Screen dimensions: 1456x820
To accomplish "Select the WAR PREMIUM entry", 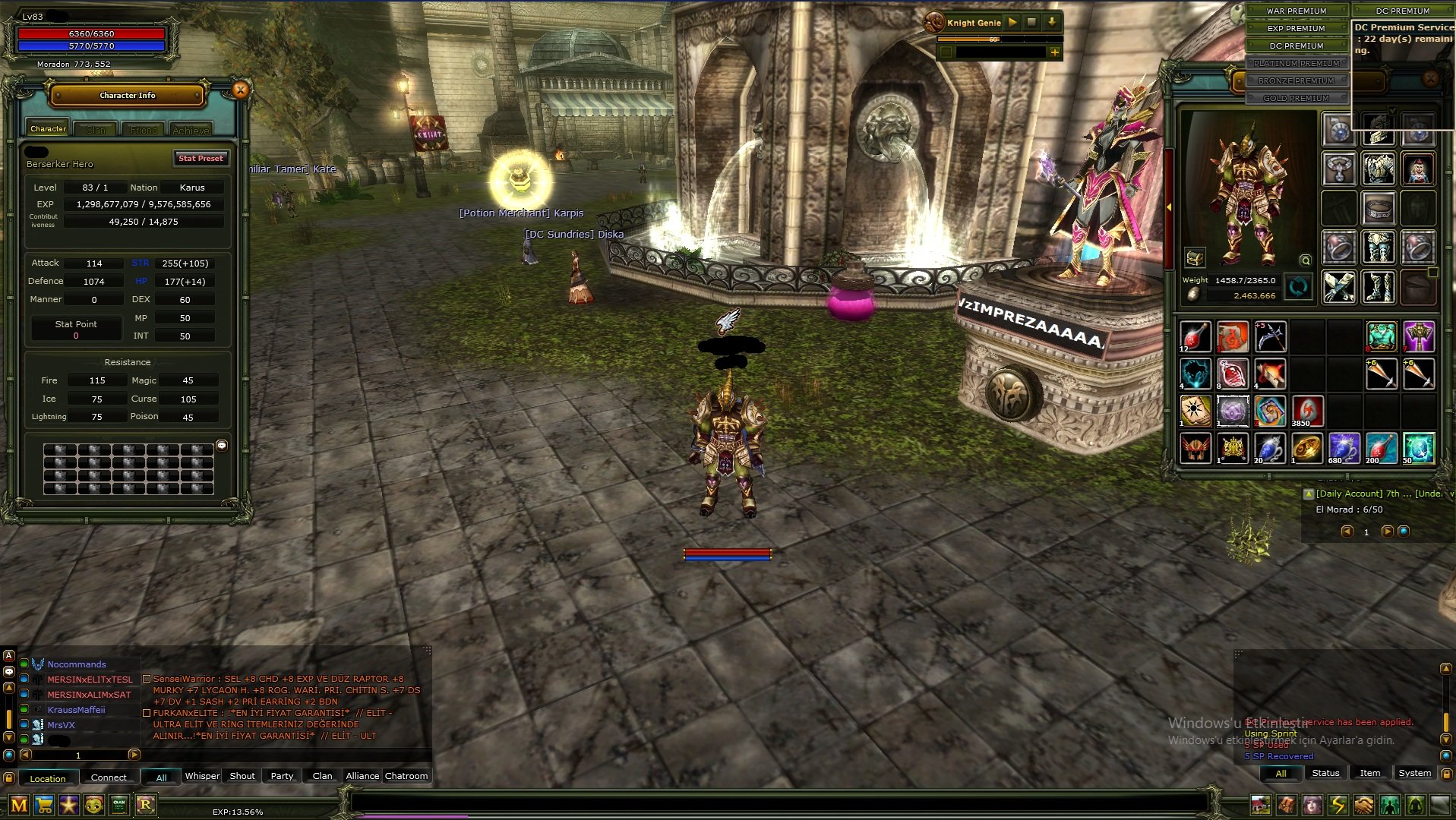I will (x=1297, y=11).
